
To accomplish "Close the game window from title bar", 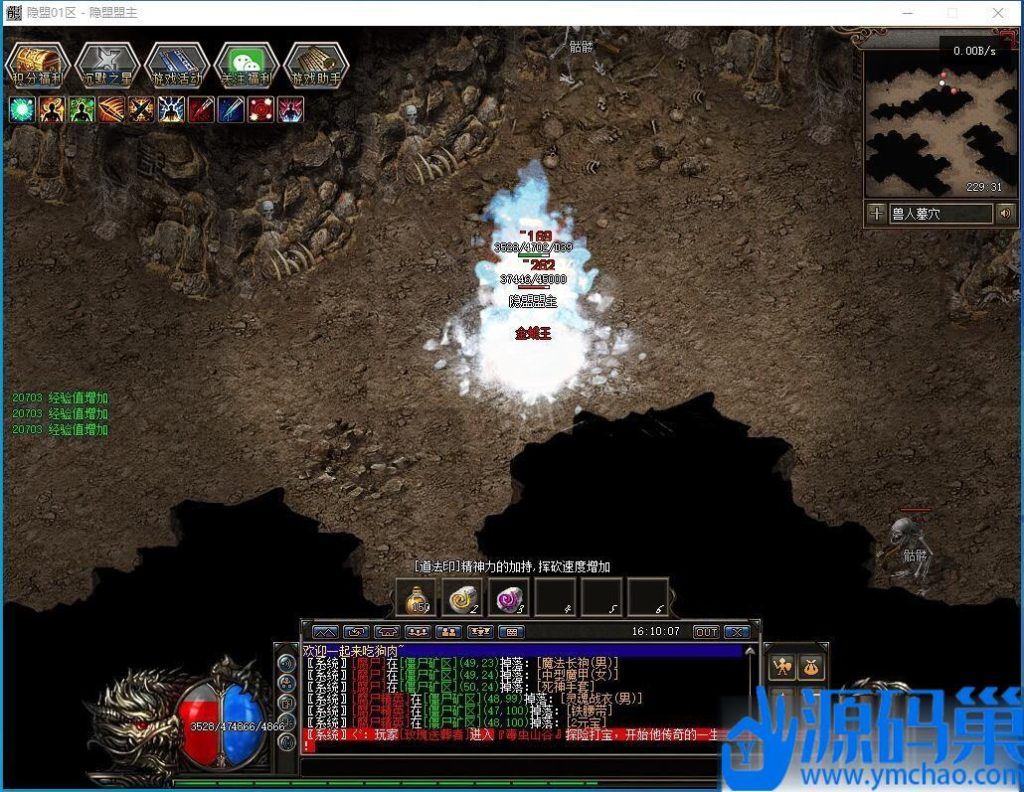I will click(x=998, y=13).
